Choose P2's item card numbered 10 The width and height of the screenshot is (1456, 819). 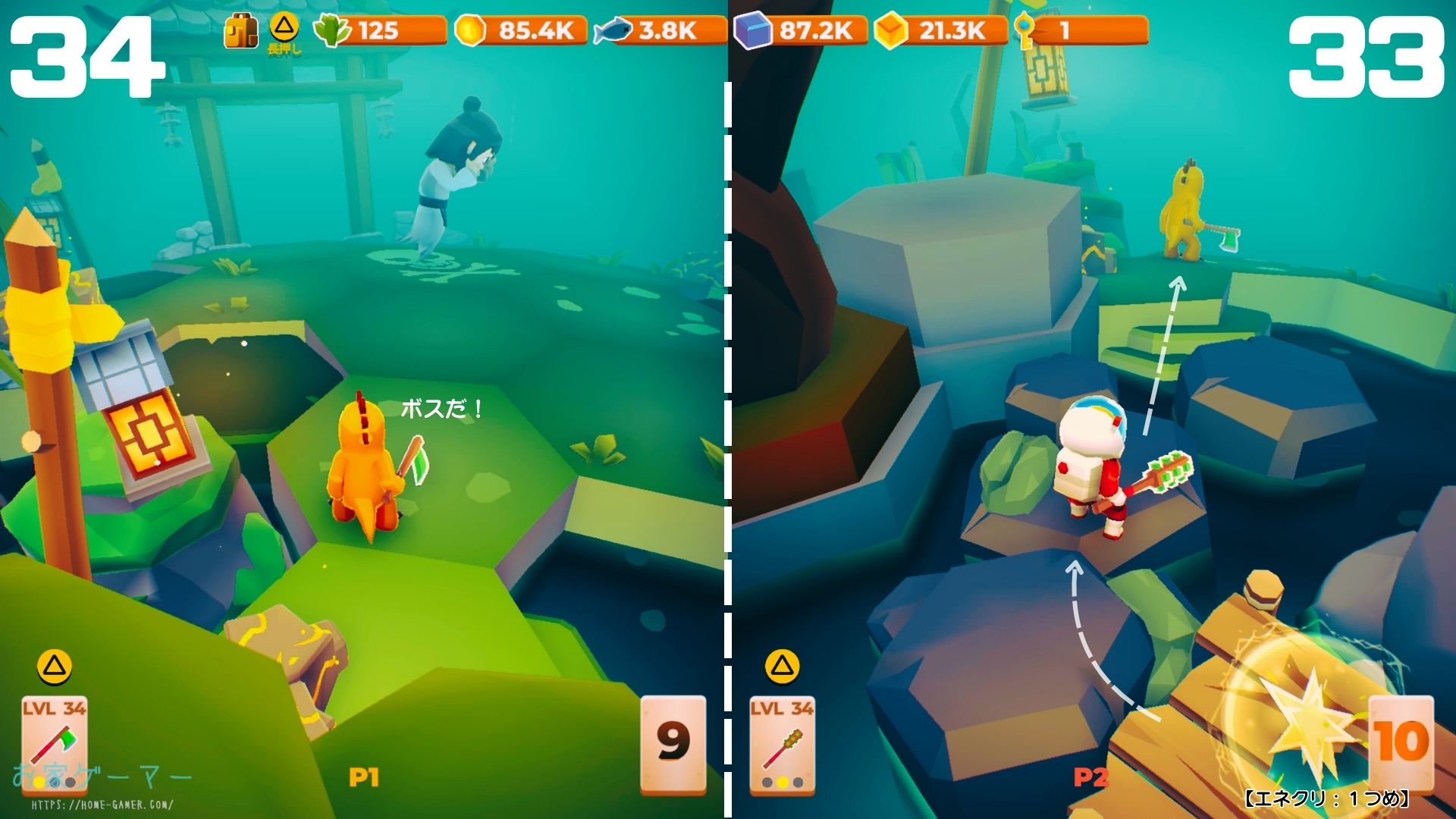click(x=1401, y=742)
